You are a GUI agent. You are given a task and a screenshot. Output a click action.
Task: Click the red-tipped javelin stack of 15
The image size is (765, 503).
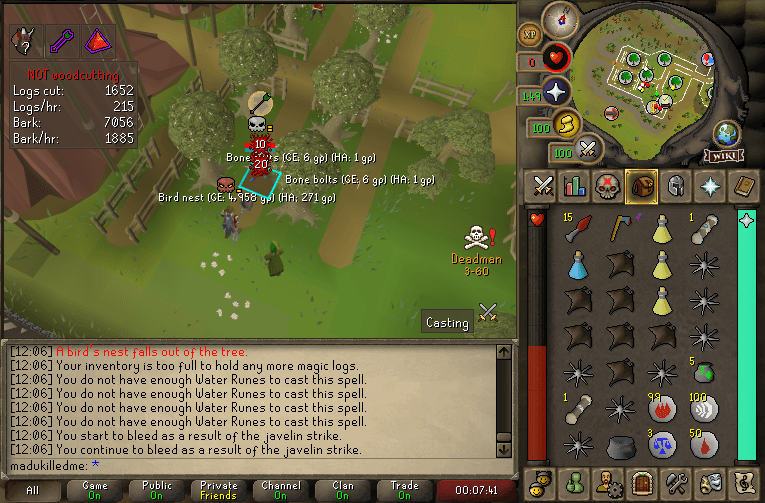[577, 229]
